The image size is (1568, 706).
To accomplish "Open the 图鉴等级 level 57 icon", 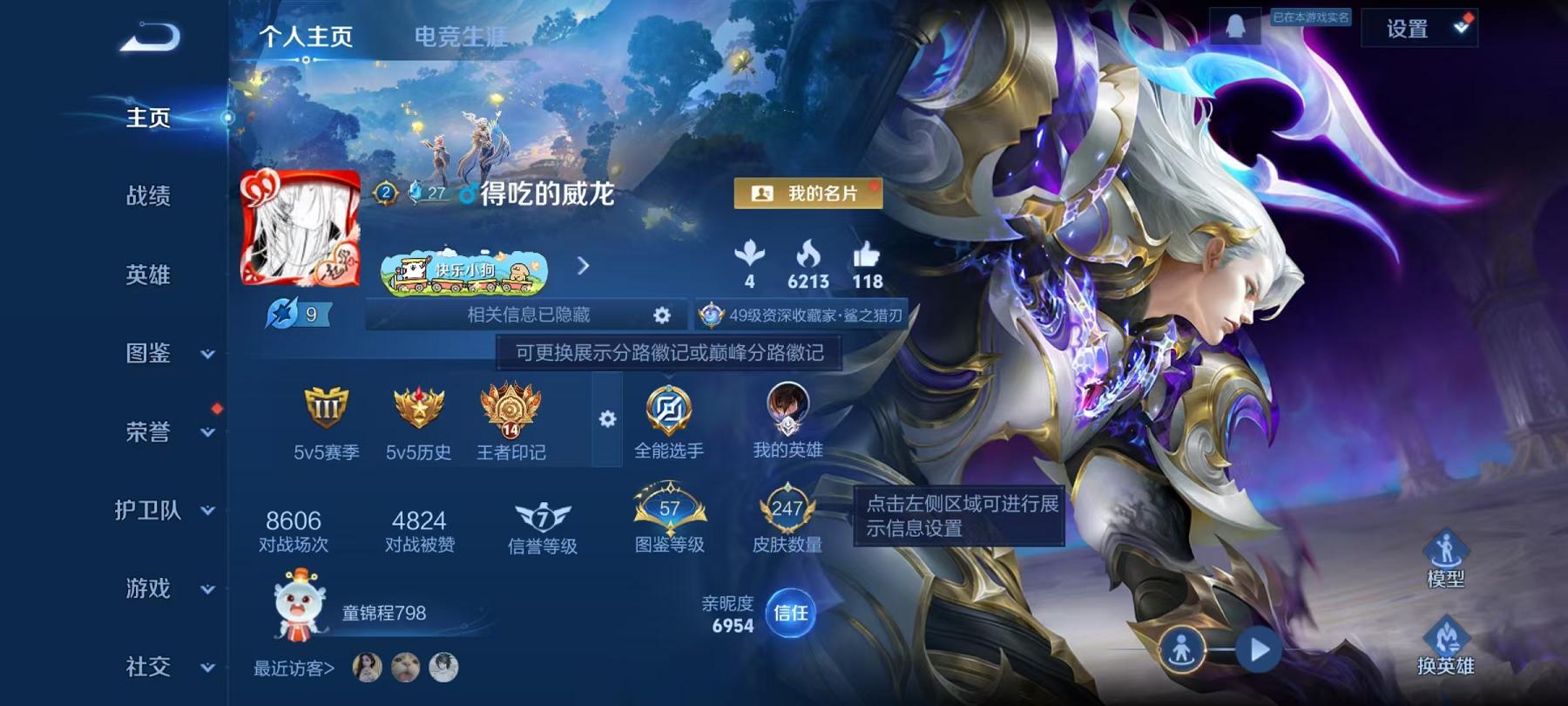I will (x=669, y=514).
